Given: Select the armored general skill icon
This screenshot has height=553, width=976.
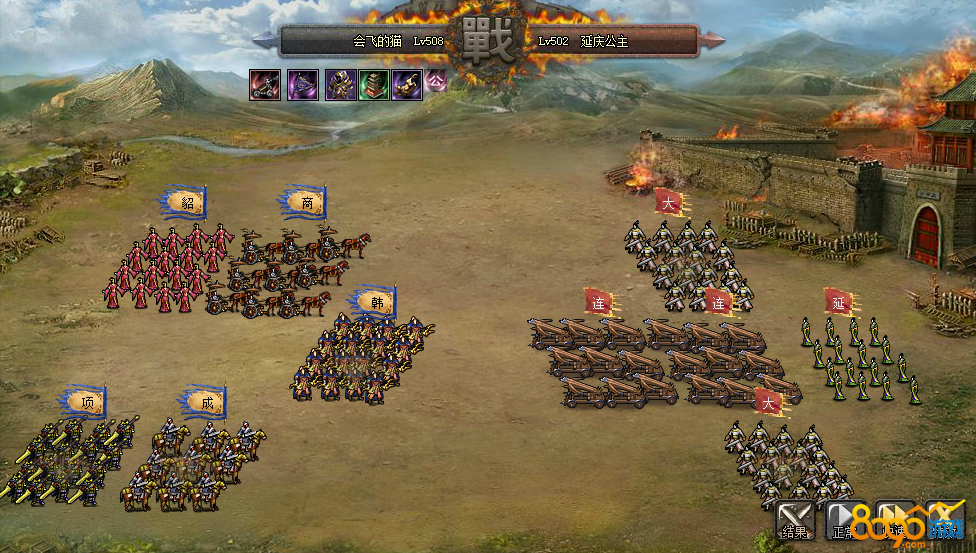Looking at the screenshot, I should [x=340, y=84].
